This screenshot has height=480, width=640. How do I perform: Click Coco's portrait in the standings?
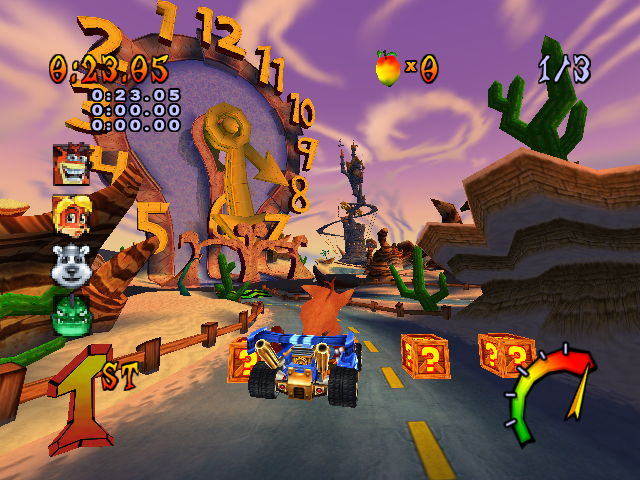73,215
